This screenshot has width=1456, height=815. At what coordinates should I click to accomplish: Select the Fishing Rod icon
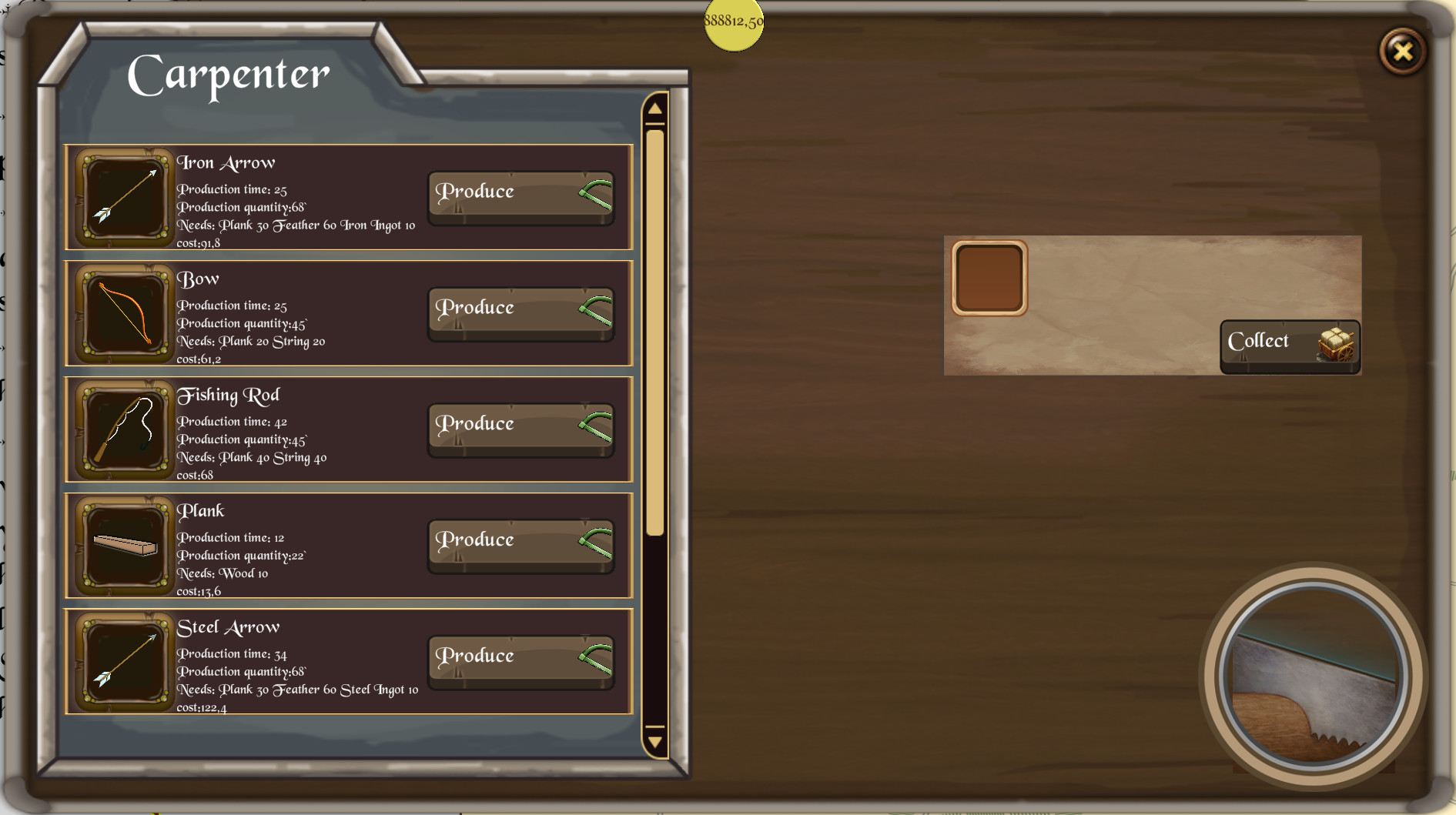123,430
